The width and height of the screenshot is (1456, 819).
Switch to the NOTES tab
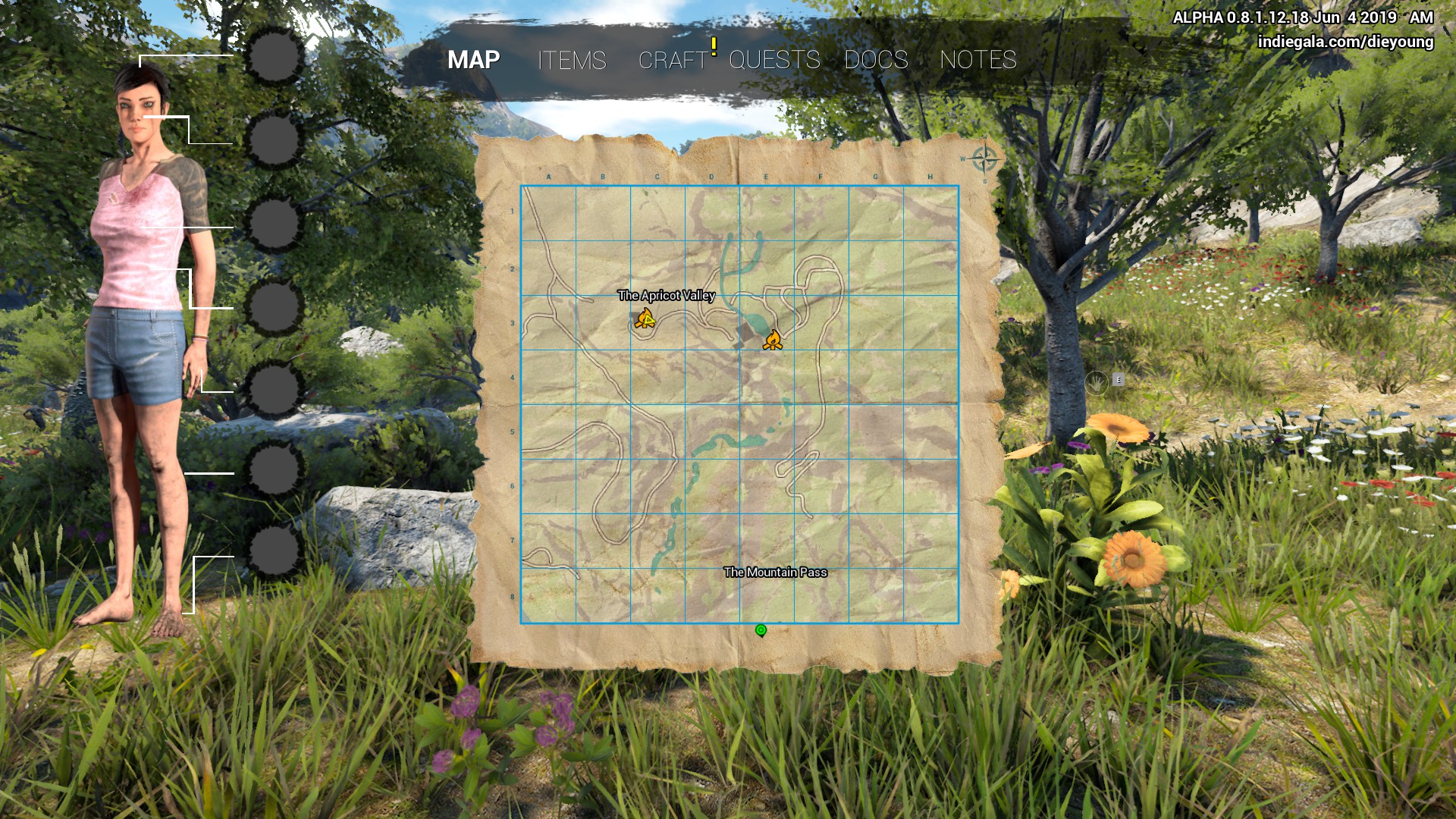click(977, 60)
